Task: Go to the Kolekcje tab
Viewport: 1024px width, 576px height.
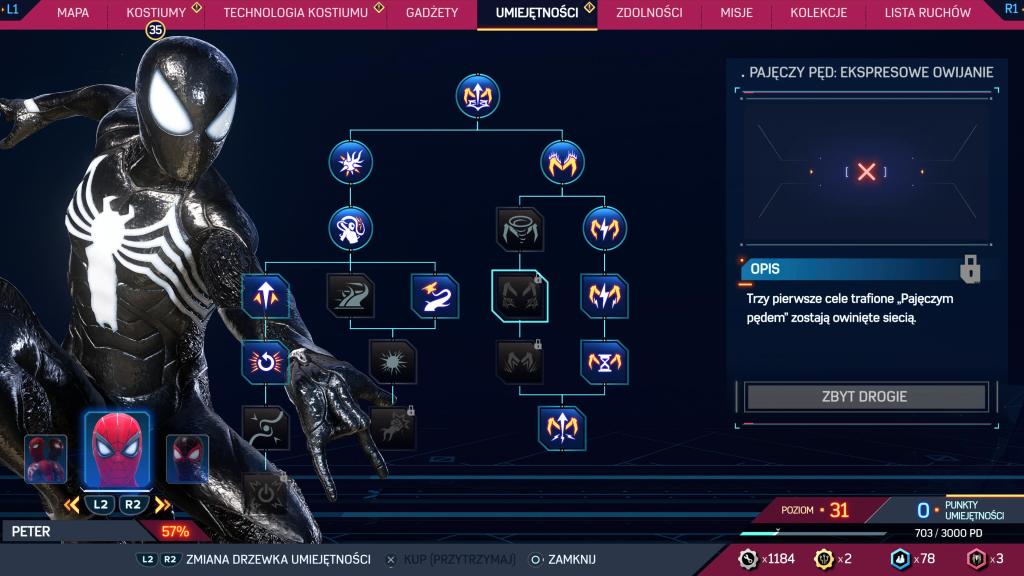Action: (x=818, y=13)
